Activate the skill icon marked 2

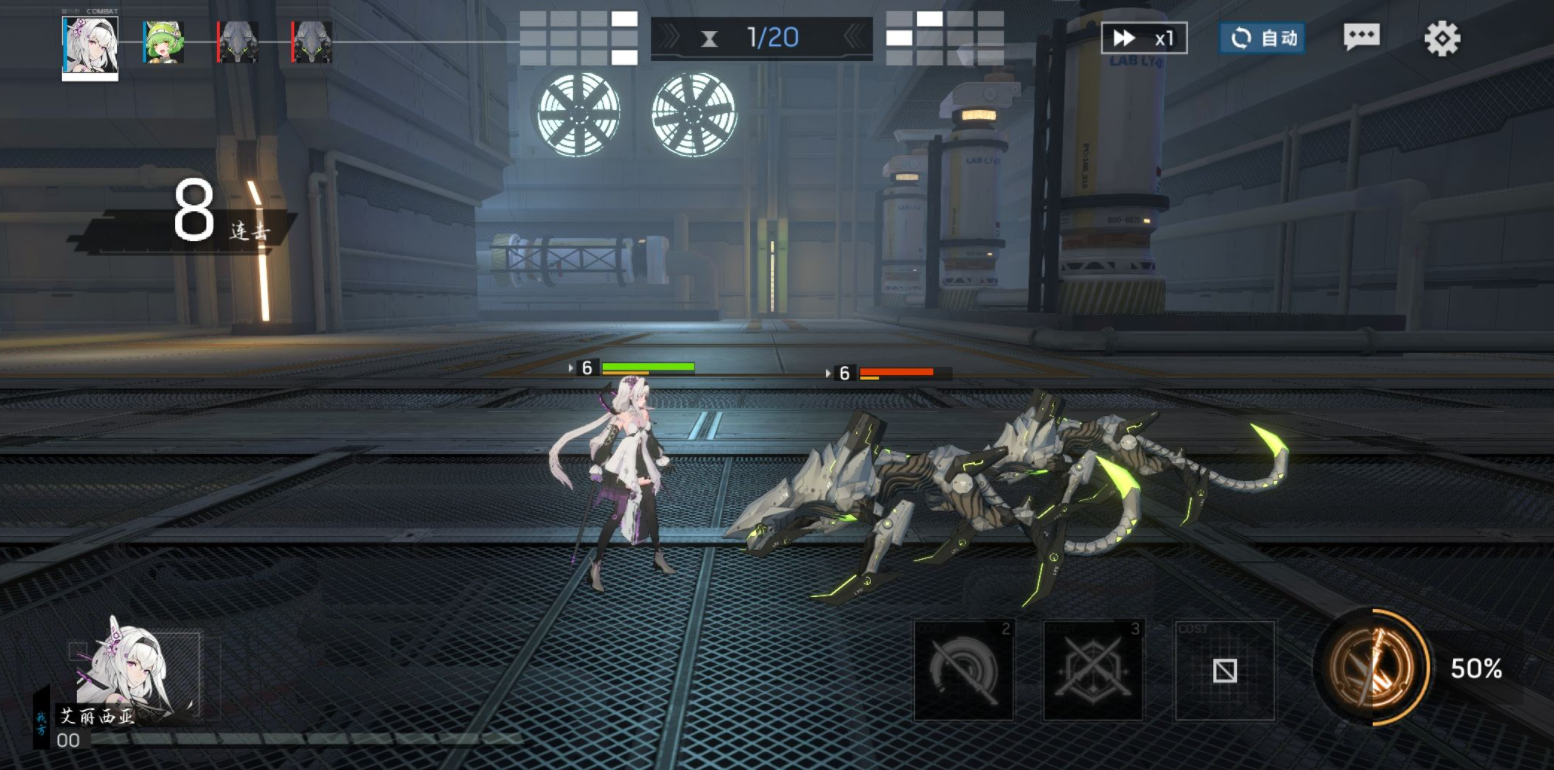point(963,670)
